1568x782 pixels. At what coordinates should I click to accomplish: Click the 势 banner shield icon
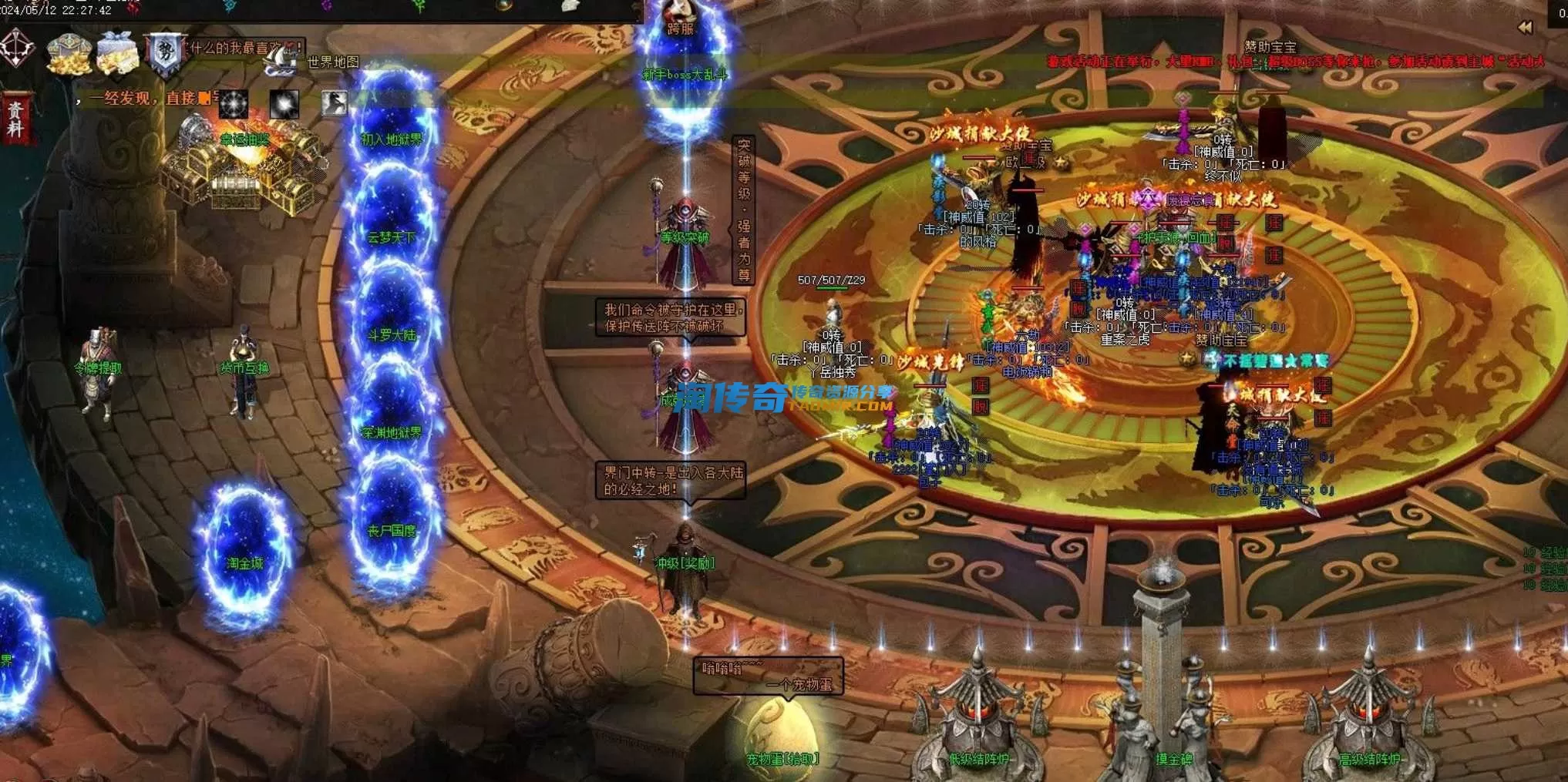(164, 53)
